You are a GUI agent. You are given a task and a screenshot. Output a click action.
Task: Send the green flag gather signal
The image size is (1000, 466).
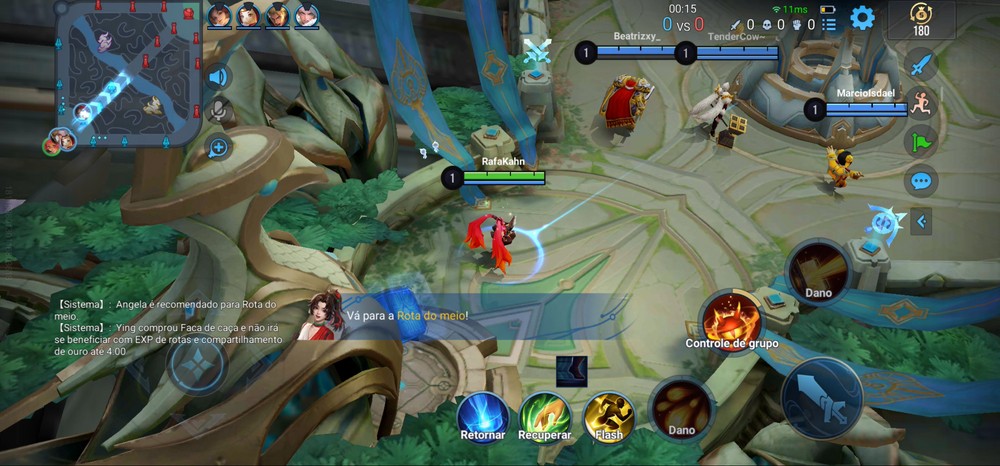coord(920,141)
